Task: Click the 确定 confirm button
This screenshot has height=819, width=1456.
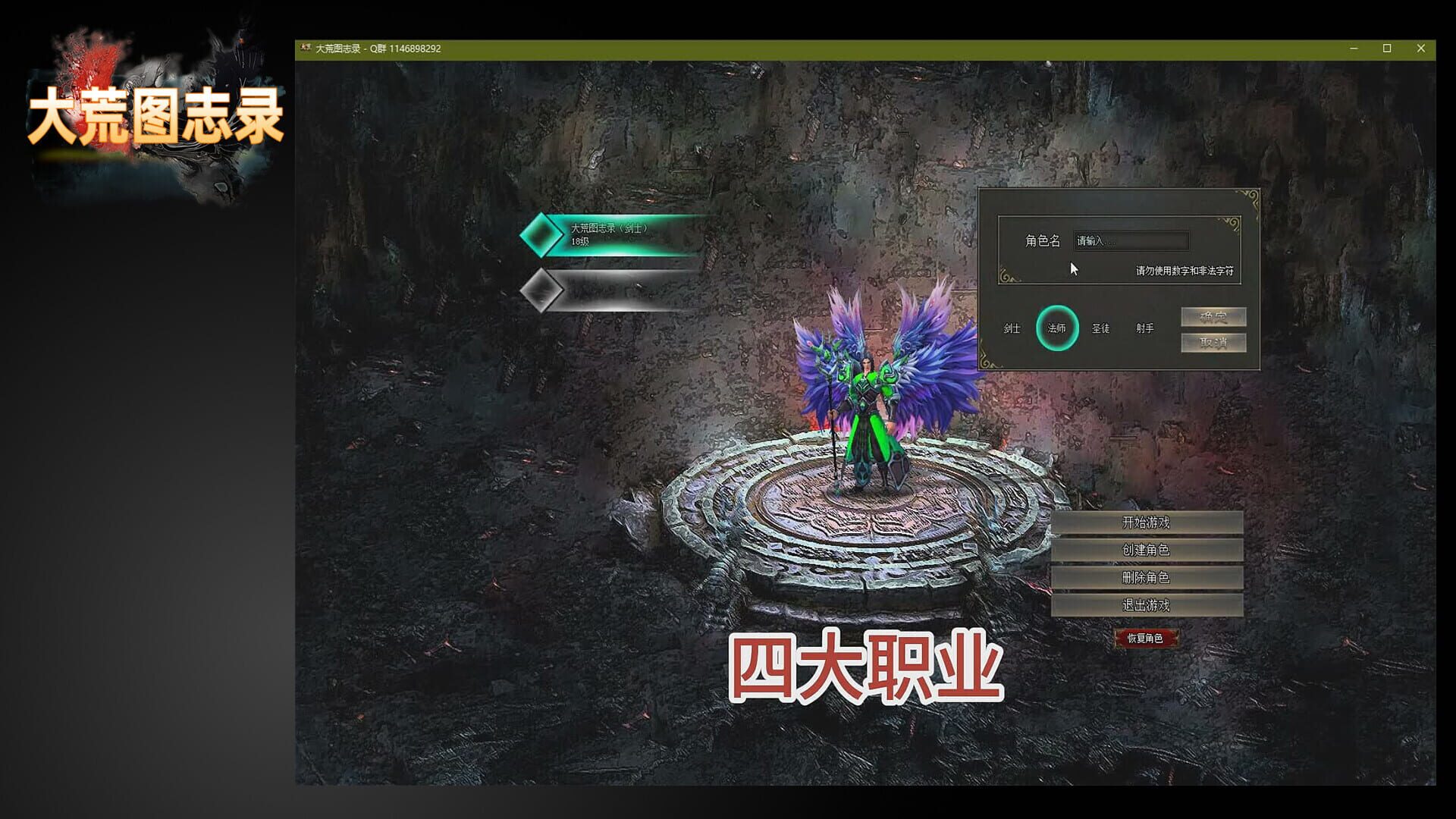Action: pos(1213,317)
